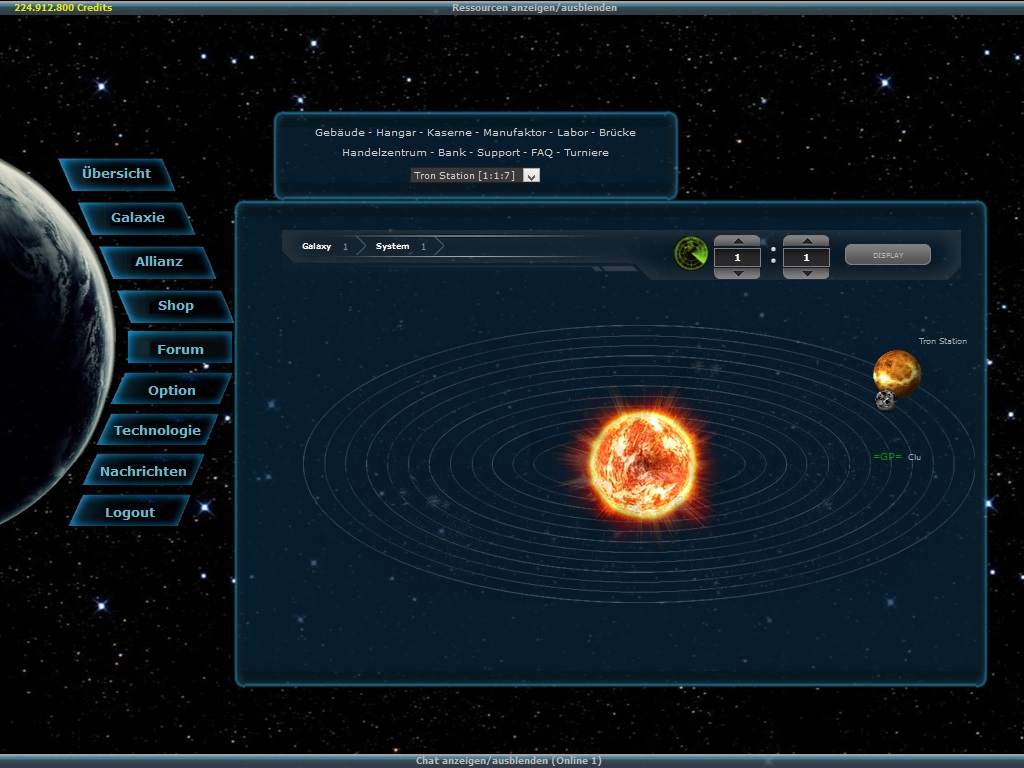Click the green radar icon

(x=691, y=254)
